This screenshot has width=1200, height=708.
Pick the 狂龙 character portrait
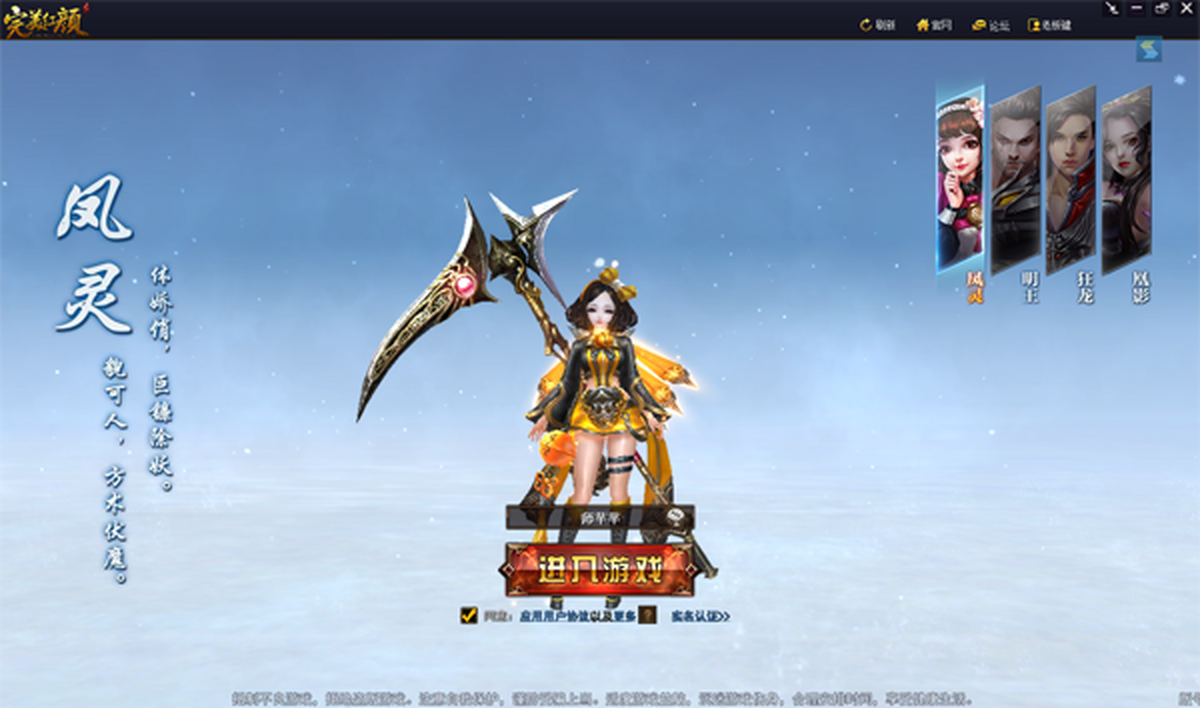point(1070,178)
